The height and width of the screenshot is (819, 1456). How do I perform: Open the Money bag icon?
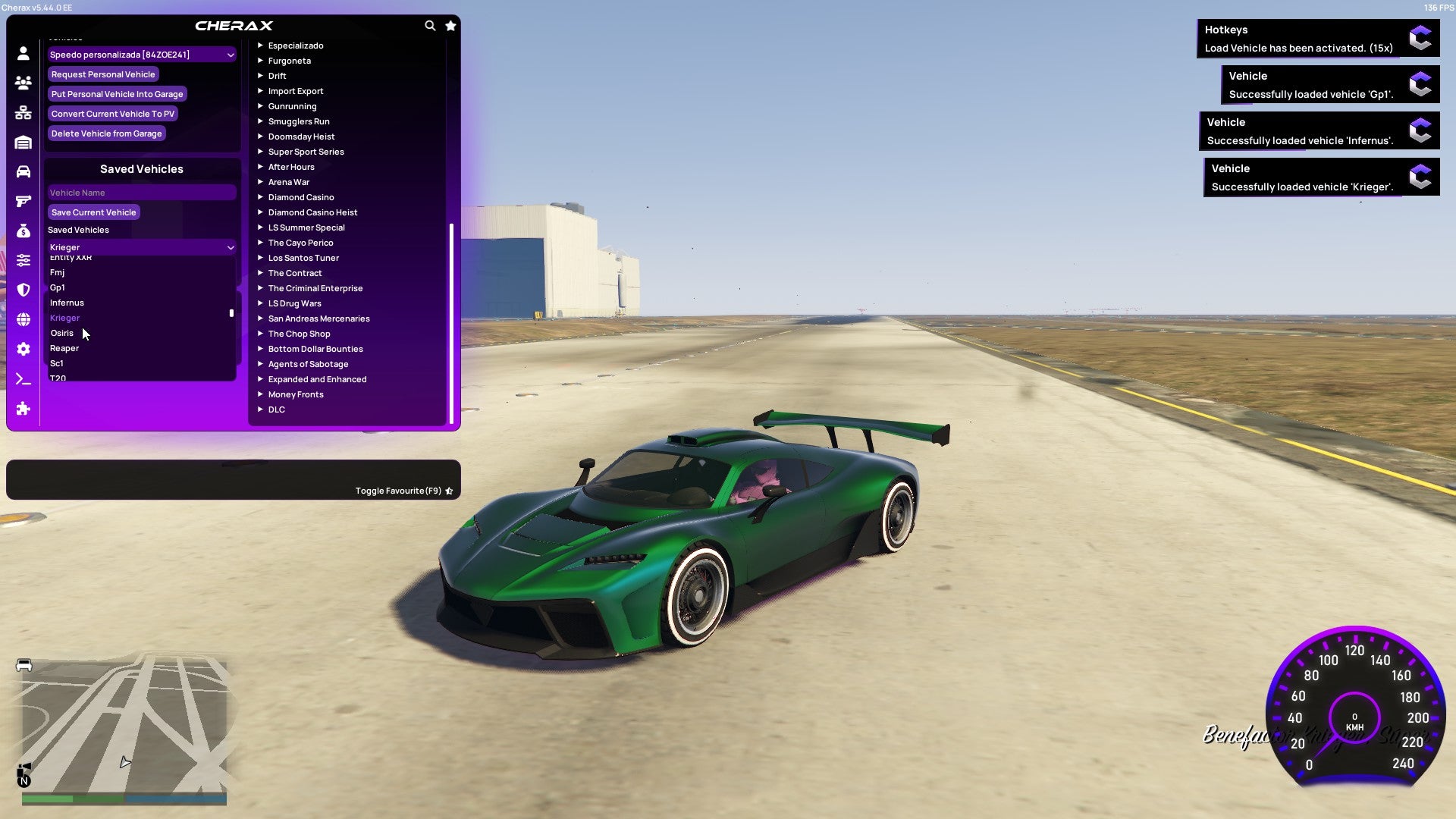pos(23,230)
